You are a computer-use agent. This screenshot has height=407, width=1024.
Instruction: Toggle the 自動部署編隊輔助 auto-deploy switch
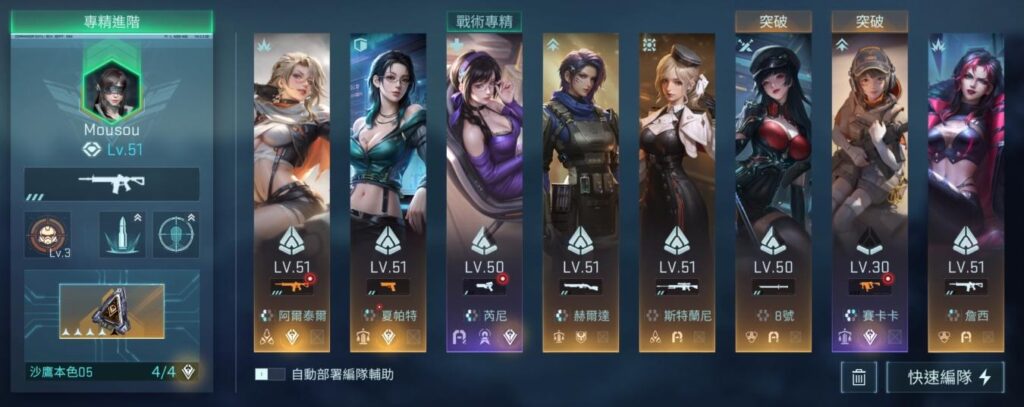pos(266,375)
